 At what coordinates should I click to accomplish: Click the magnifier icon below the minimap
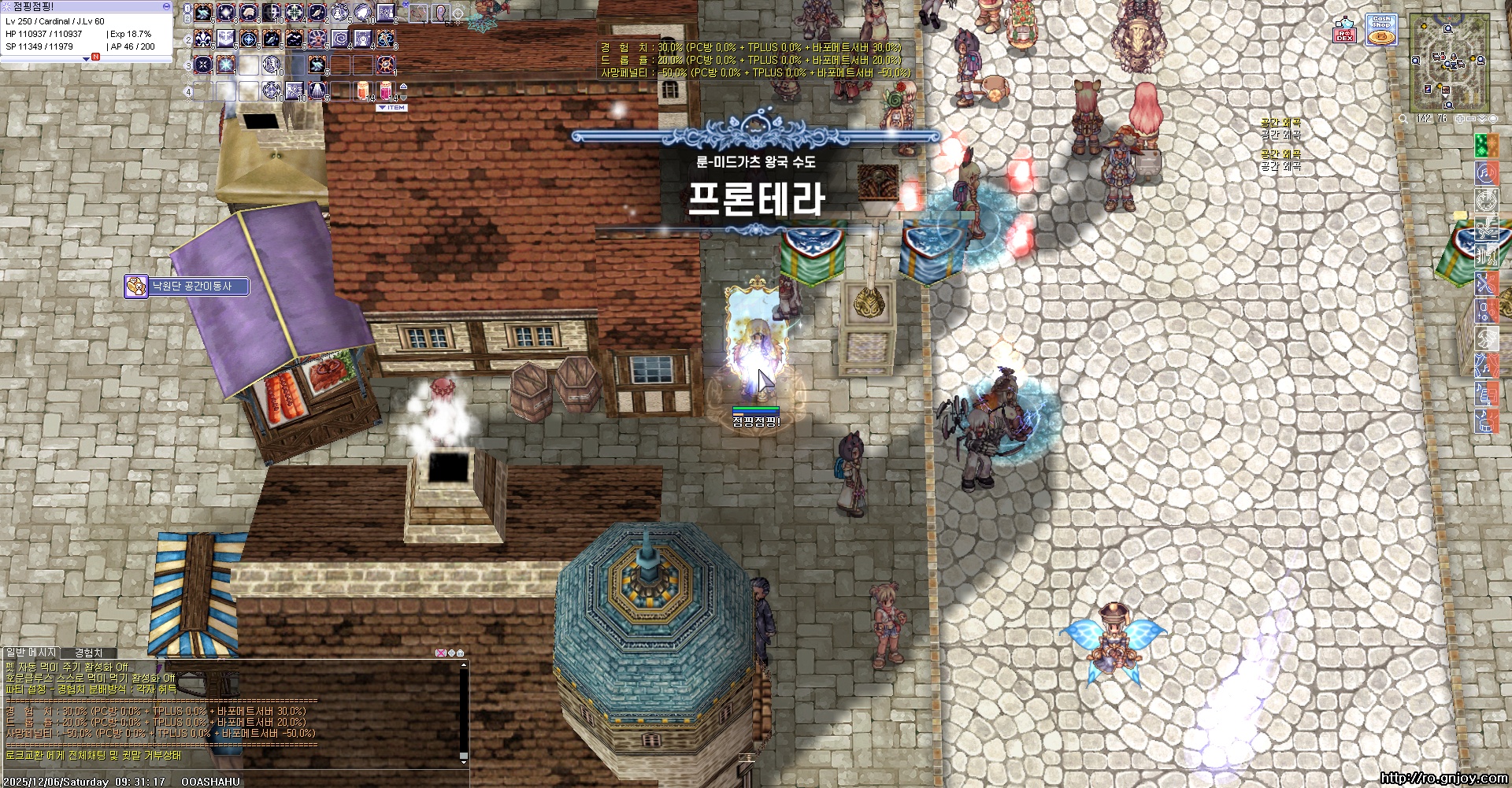pos(1403,119)
